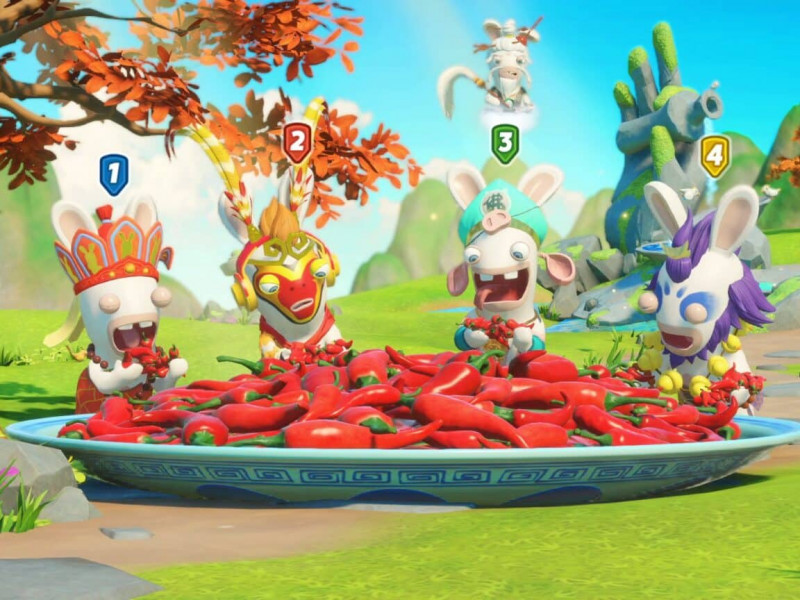Choose the green player 3 marker

(x=506, y=143)
